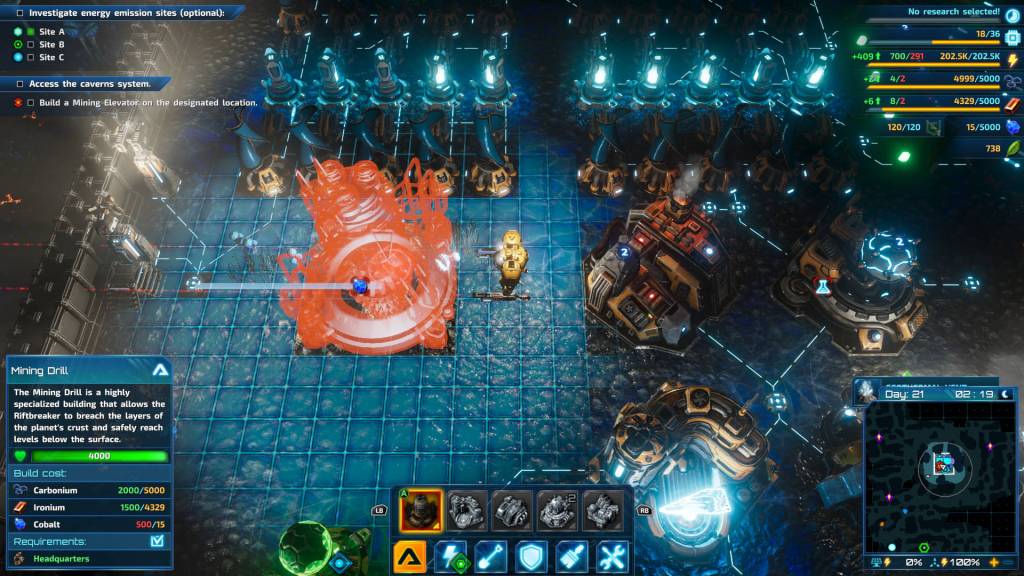
Task: Pick the third building in the build bar
Action: point(513,511)
